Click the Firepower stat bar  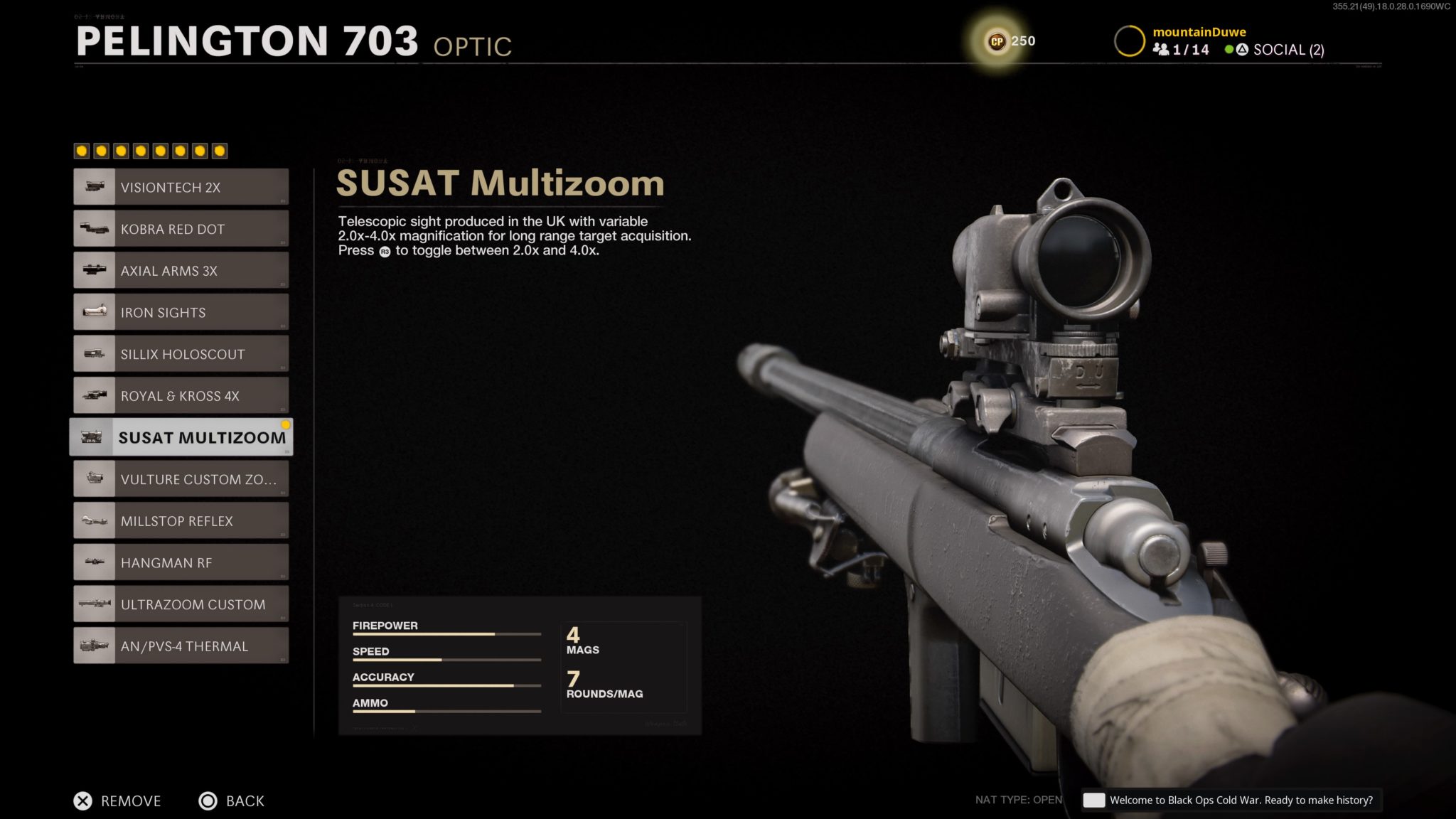tap(446, 633)
